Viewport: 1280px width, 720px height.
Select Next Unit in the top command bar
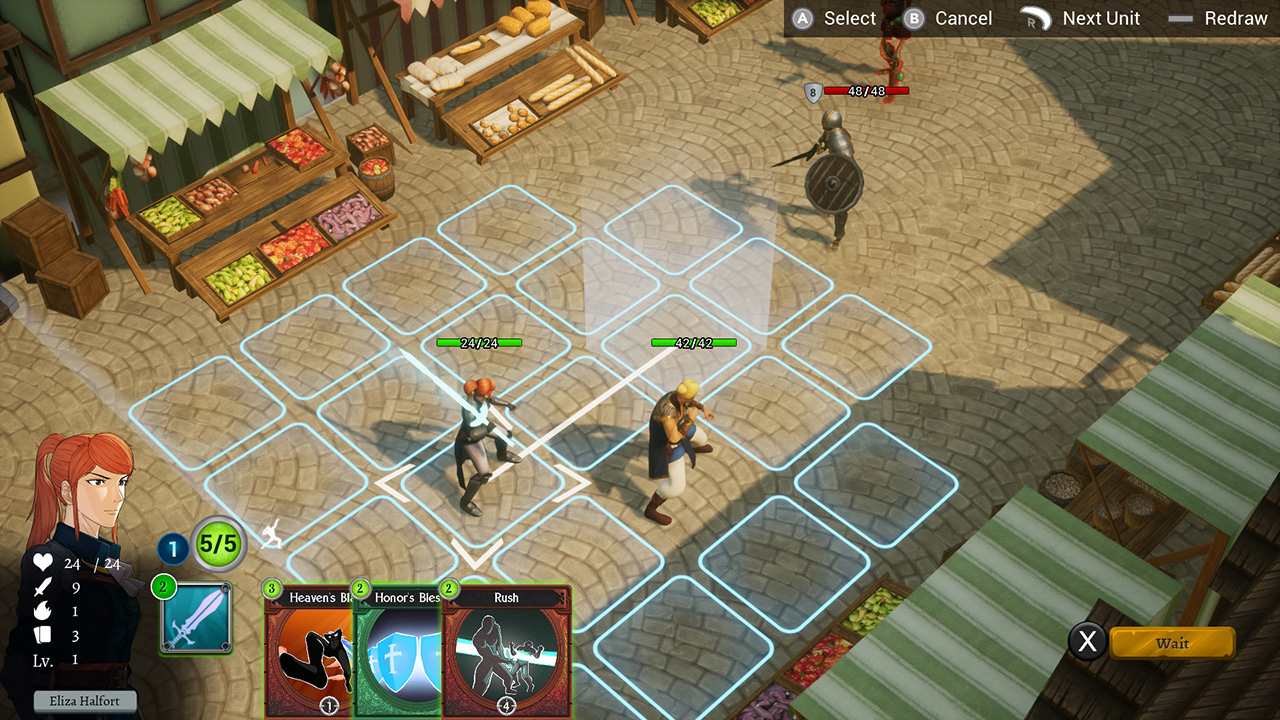[x=1101, y=17]
